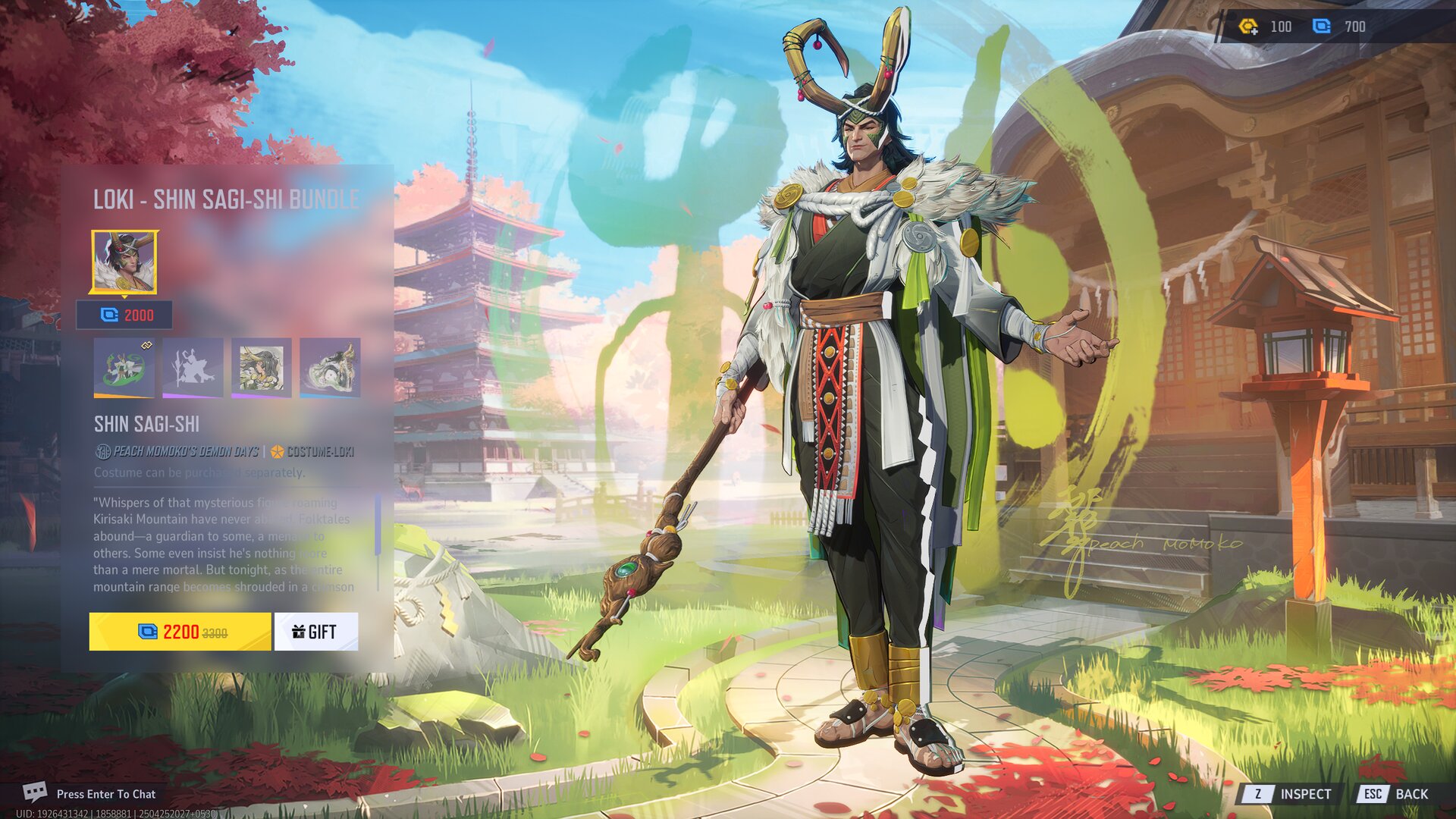The height and width of the screenshot is (819, 1456).
Task: Click the 2200 Units purchase button
Action: [180, 631]
